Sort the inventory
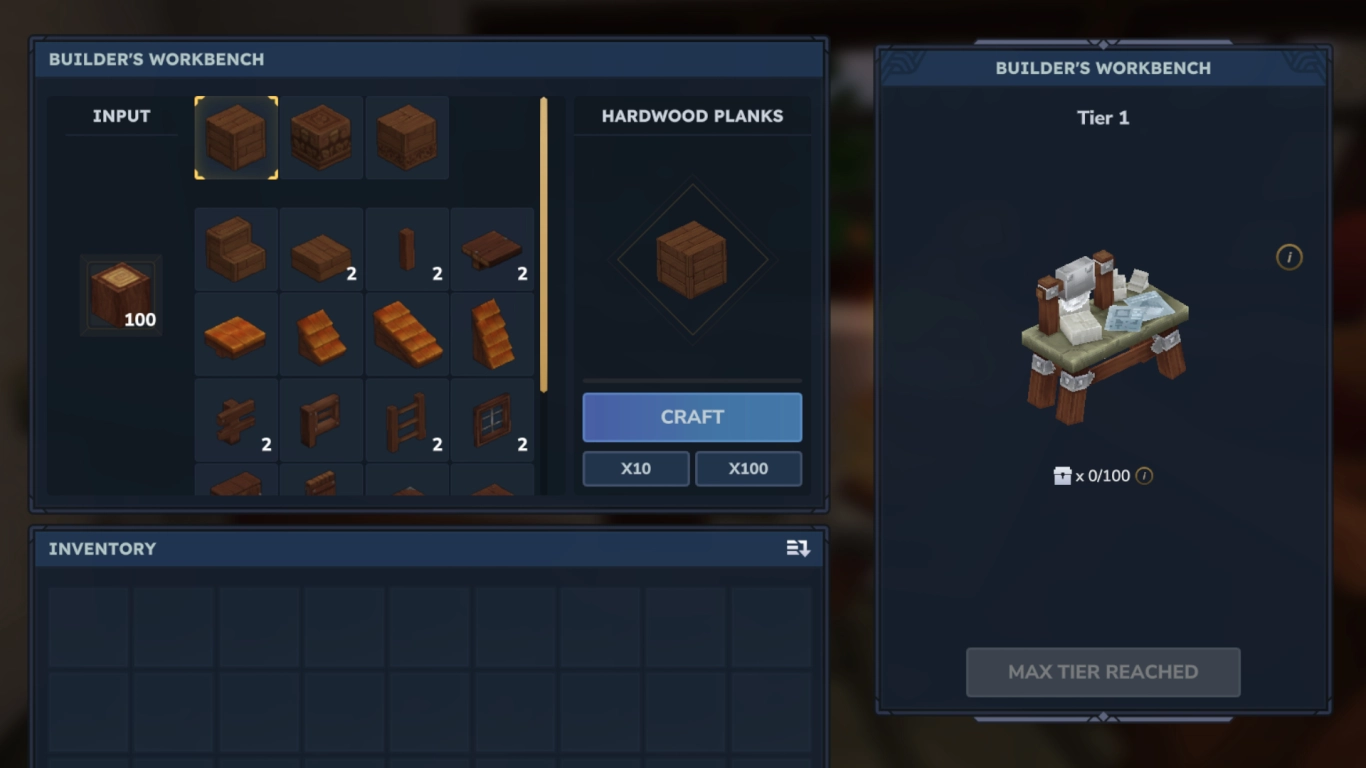 798,549
